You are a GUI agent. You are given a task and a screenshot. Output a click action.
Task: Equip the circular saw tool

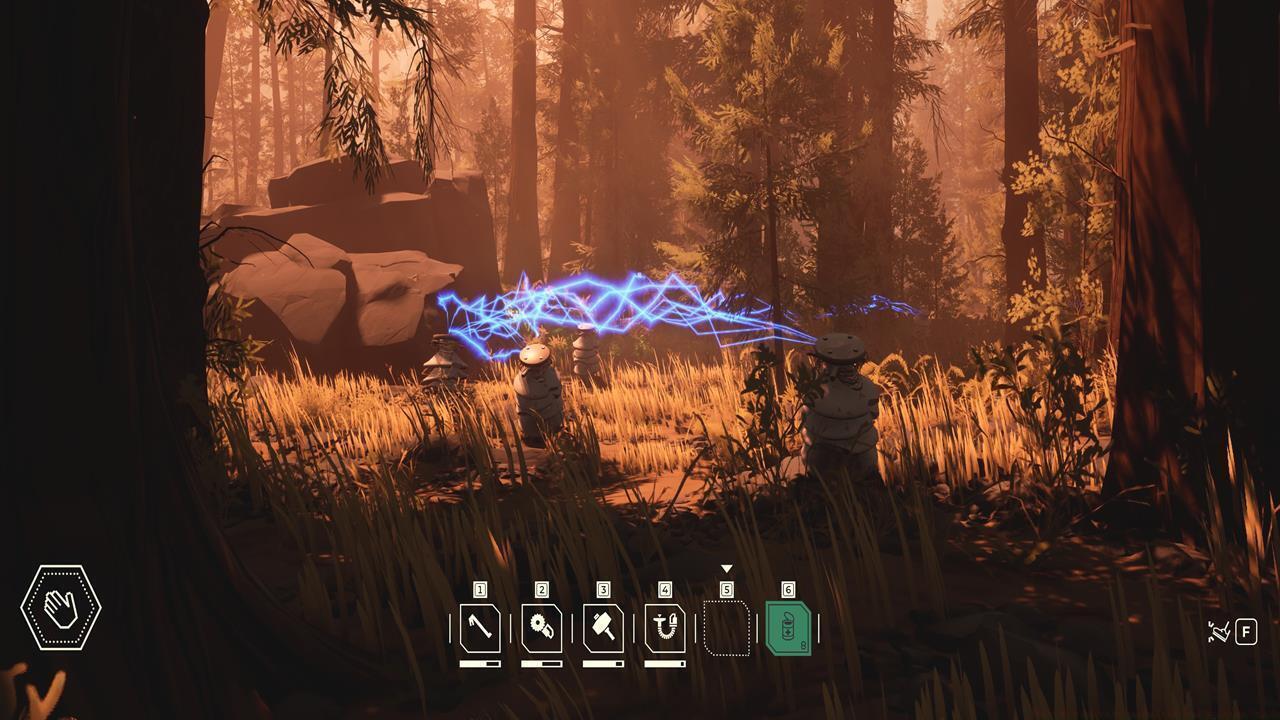pos(541,629)
